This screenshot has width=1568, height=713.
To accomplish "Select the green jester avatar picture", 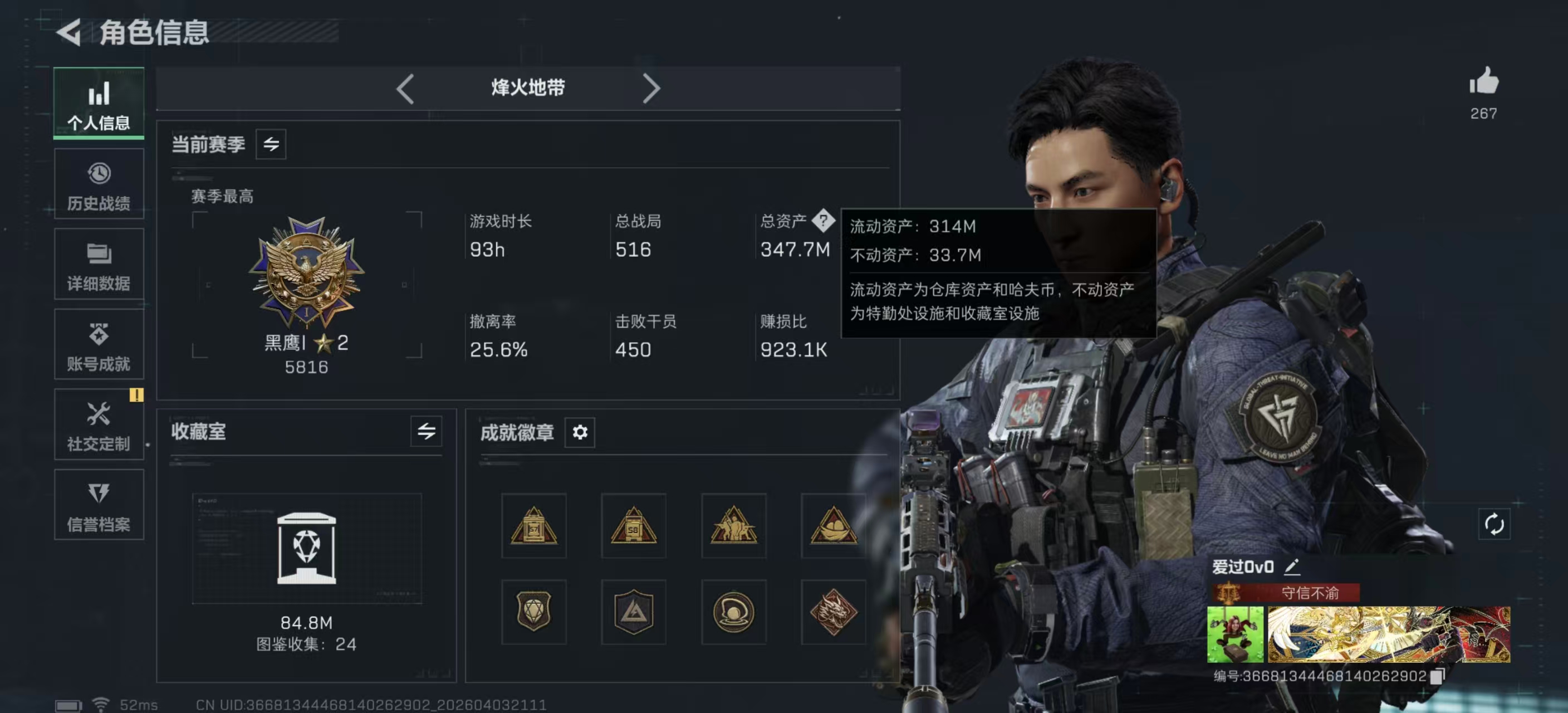I will [1234, 634].
